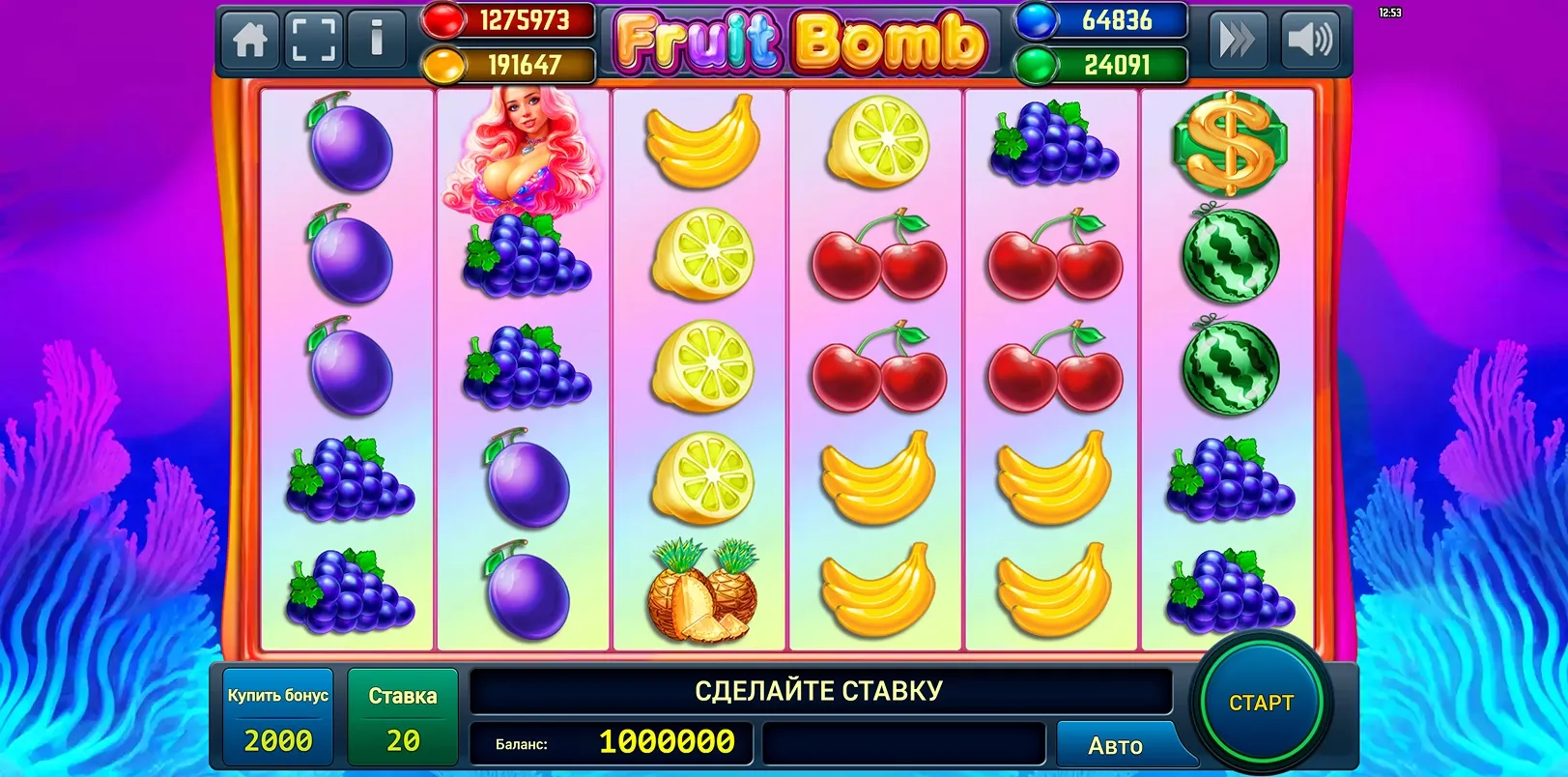
Task: Click the red jackpot counter showing 1275973
Action: [512, 21]
